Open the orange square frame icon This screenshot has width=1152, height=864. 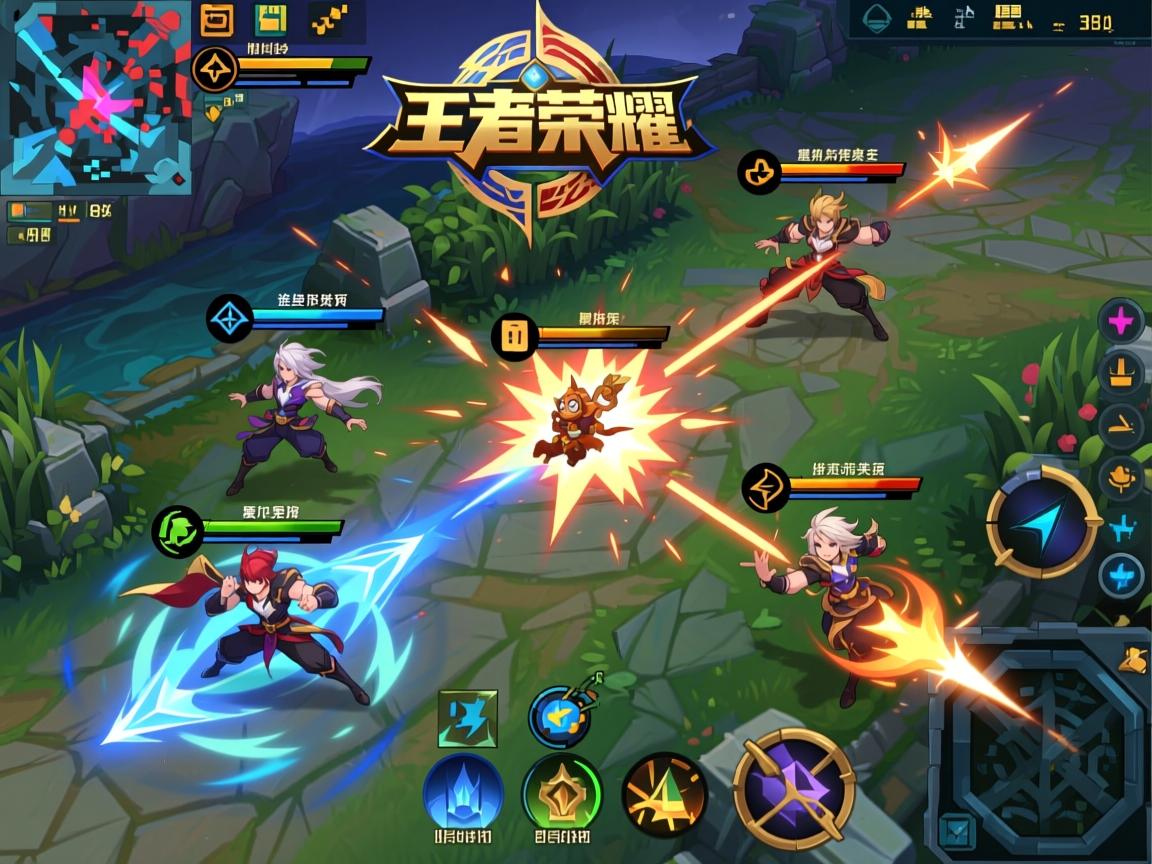pos(216,19)
